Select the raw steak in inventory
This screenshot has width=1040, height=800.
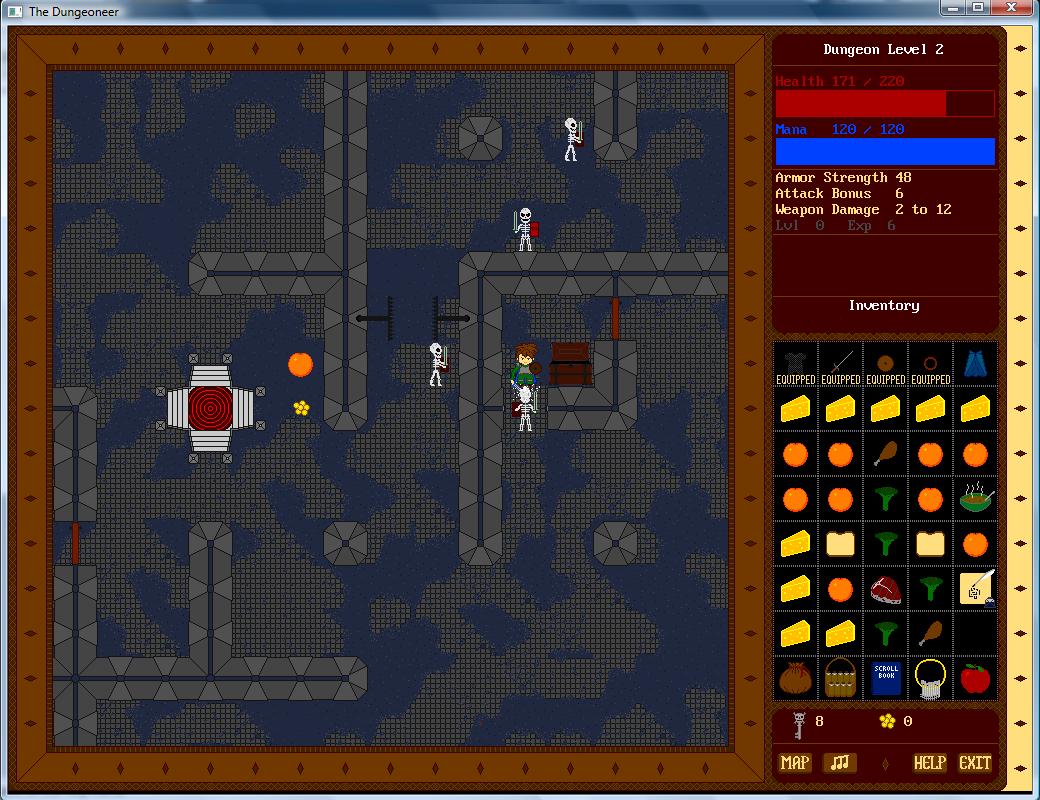(885, 588)
